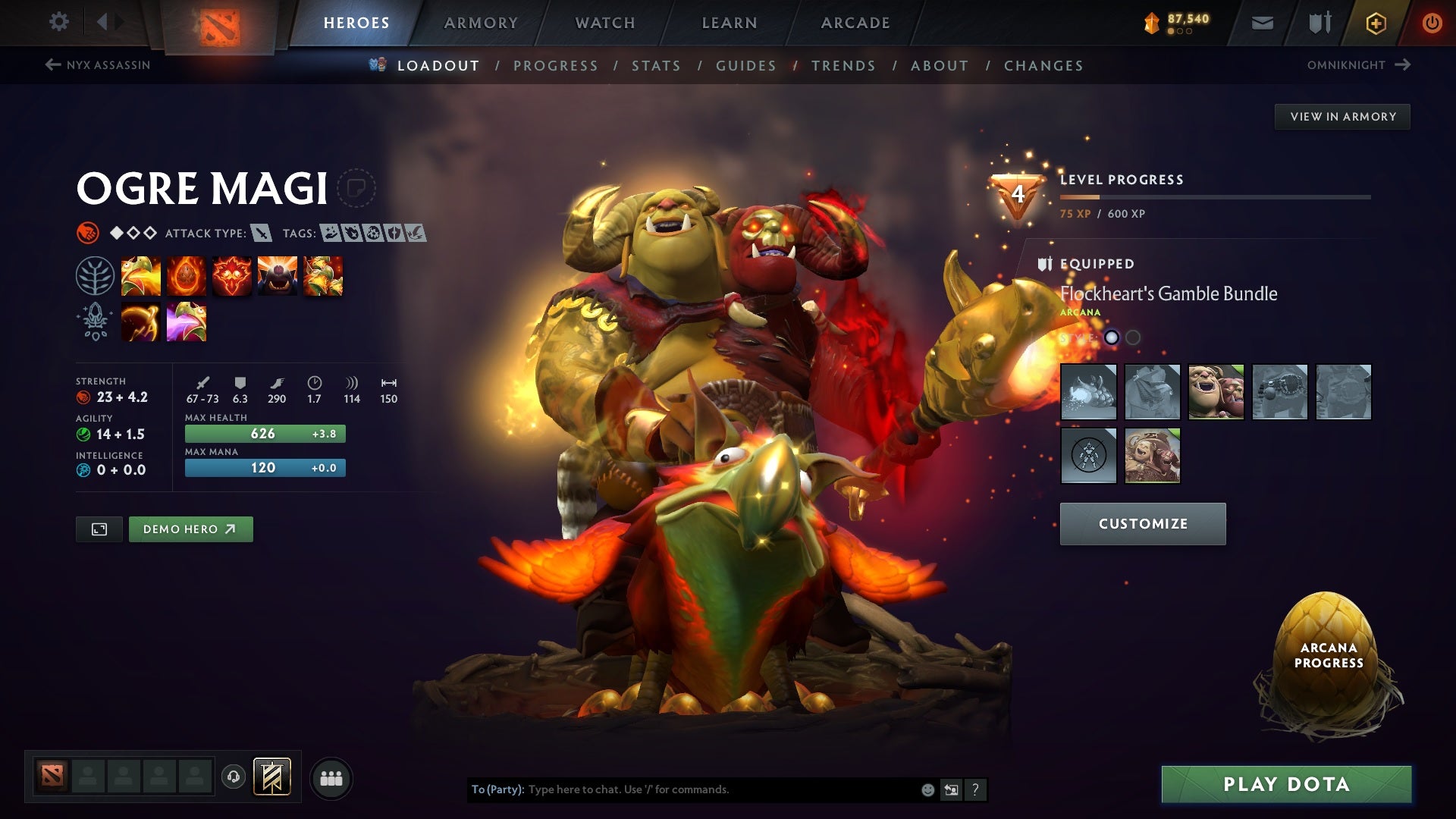Open the ARCADE tab

pos(855,23)
